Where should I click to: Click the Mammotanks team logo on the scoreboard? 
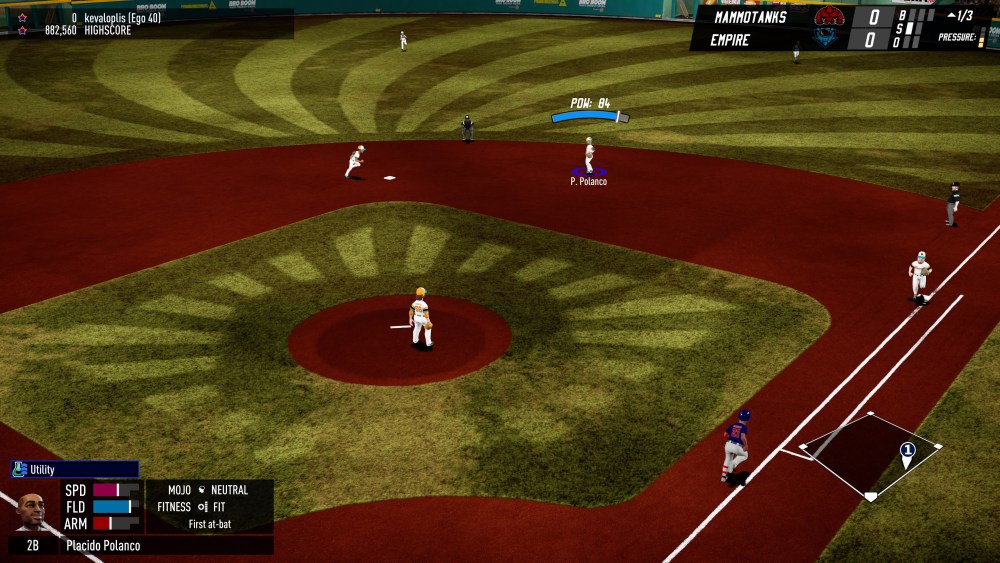[829, 16]
